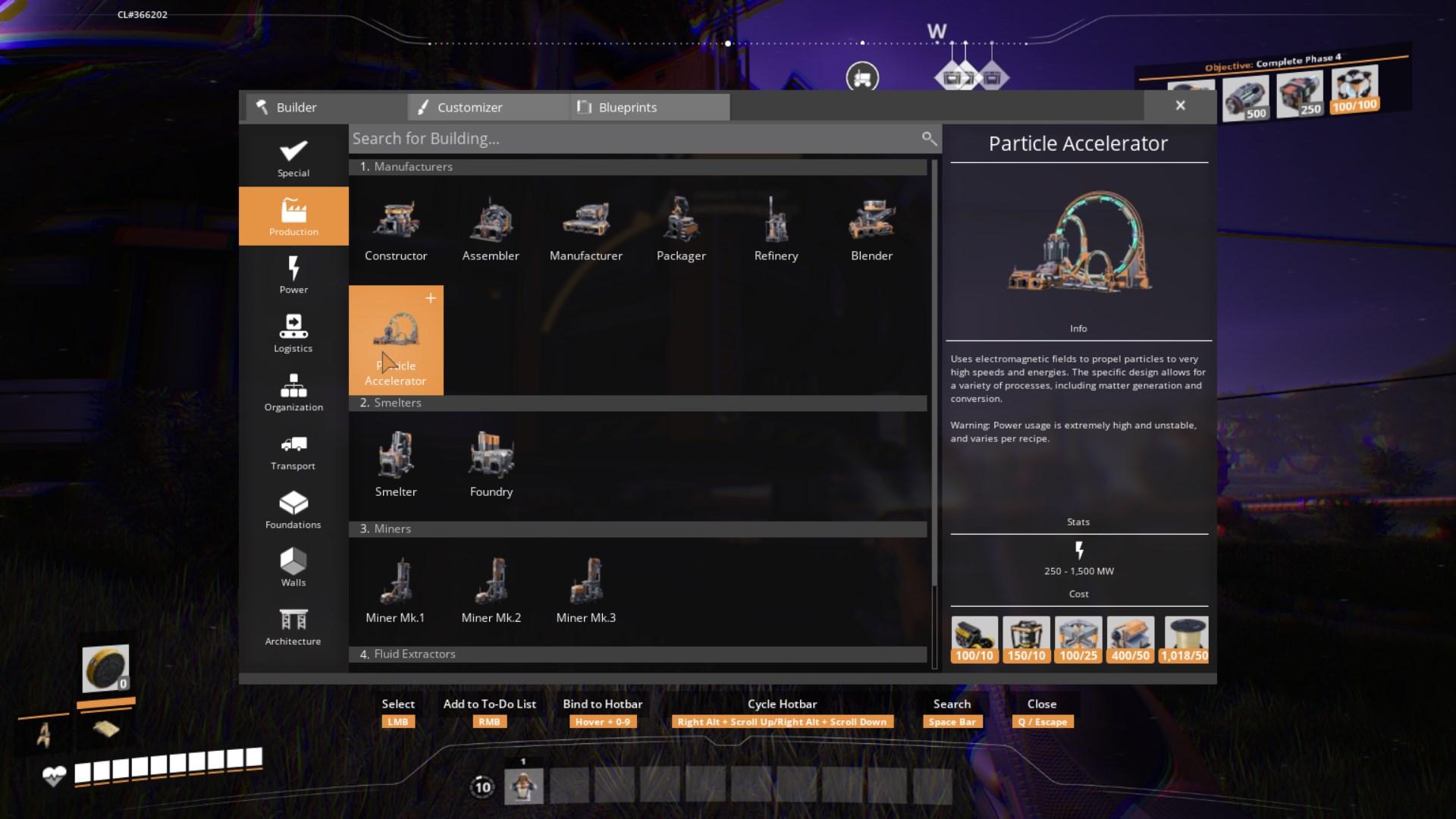Open the Production category
Viewport: 1456px width, 819px height.
coord(293,216)
